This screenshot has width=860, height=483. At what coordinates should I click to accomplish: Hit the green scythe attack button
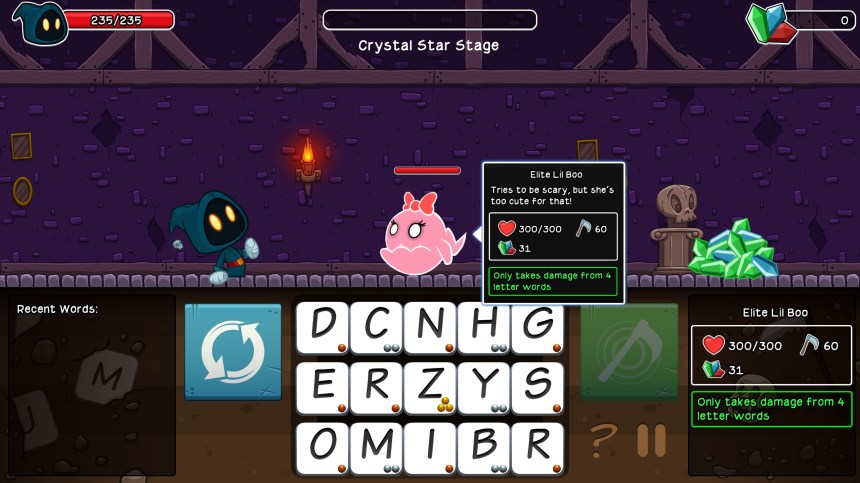click(629, 352)
